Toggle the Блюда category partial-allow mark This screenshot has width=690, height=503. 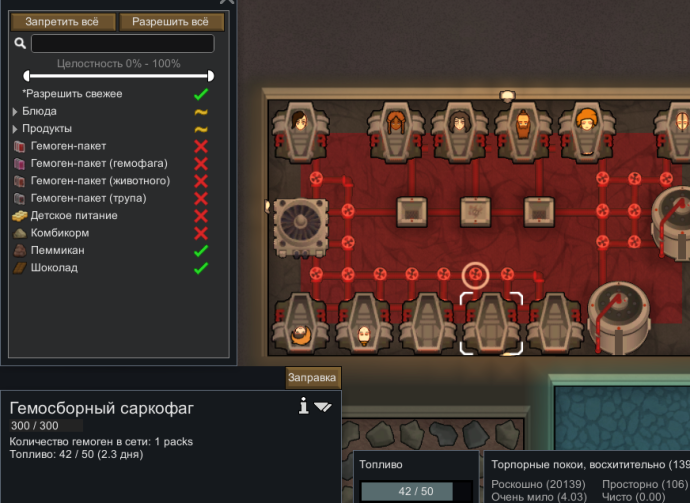[x=201, y=112]
